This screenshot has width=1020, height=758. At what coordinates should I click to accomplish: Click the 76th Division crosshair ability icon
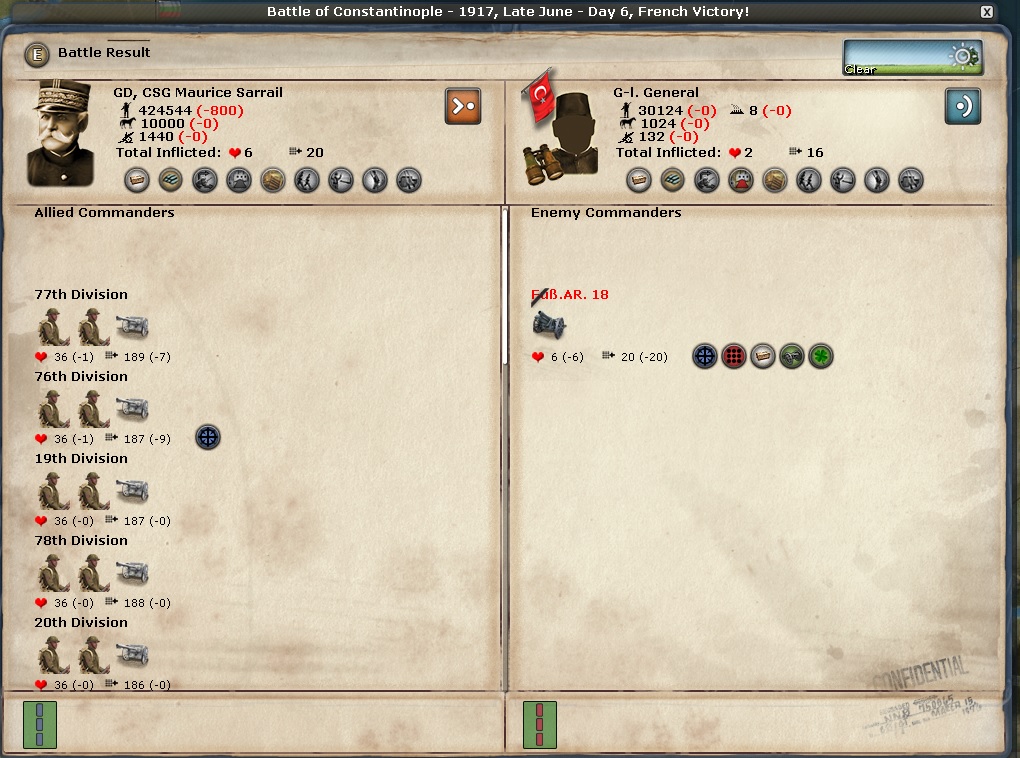(207, 437)
